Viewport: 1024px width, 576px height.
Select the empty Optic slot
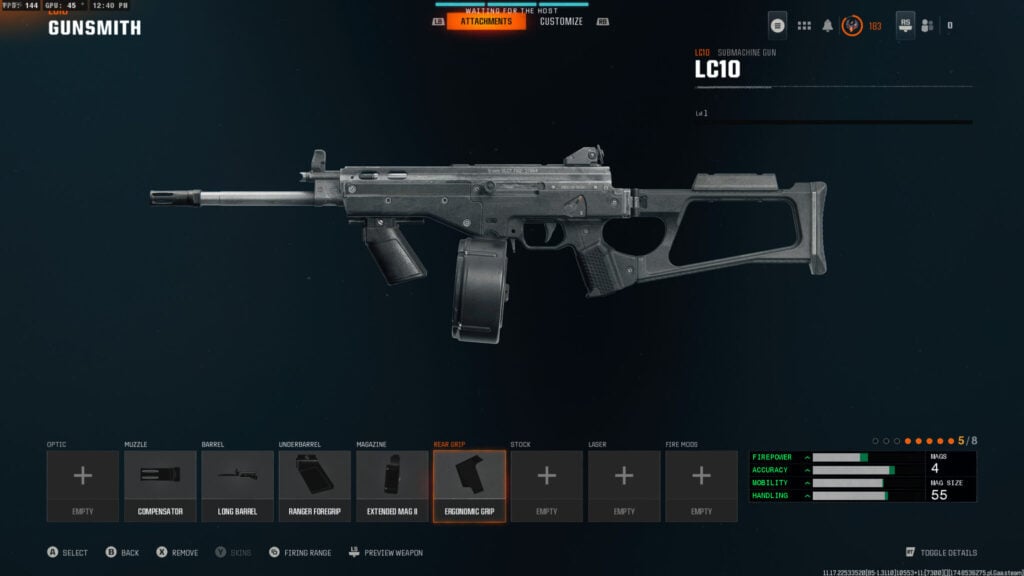[x=82, y=485]
